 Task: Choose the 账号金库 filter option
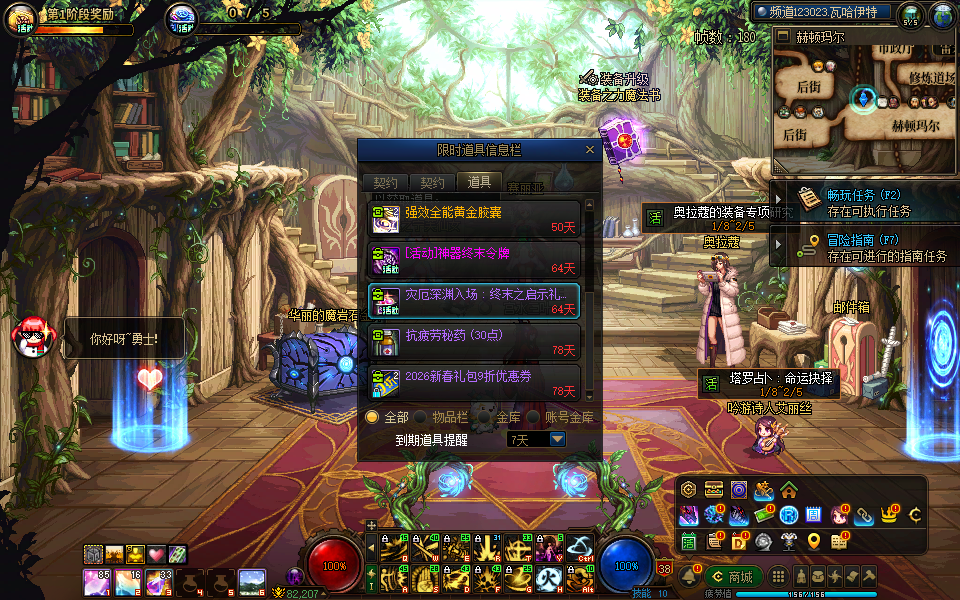point(534,417)
